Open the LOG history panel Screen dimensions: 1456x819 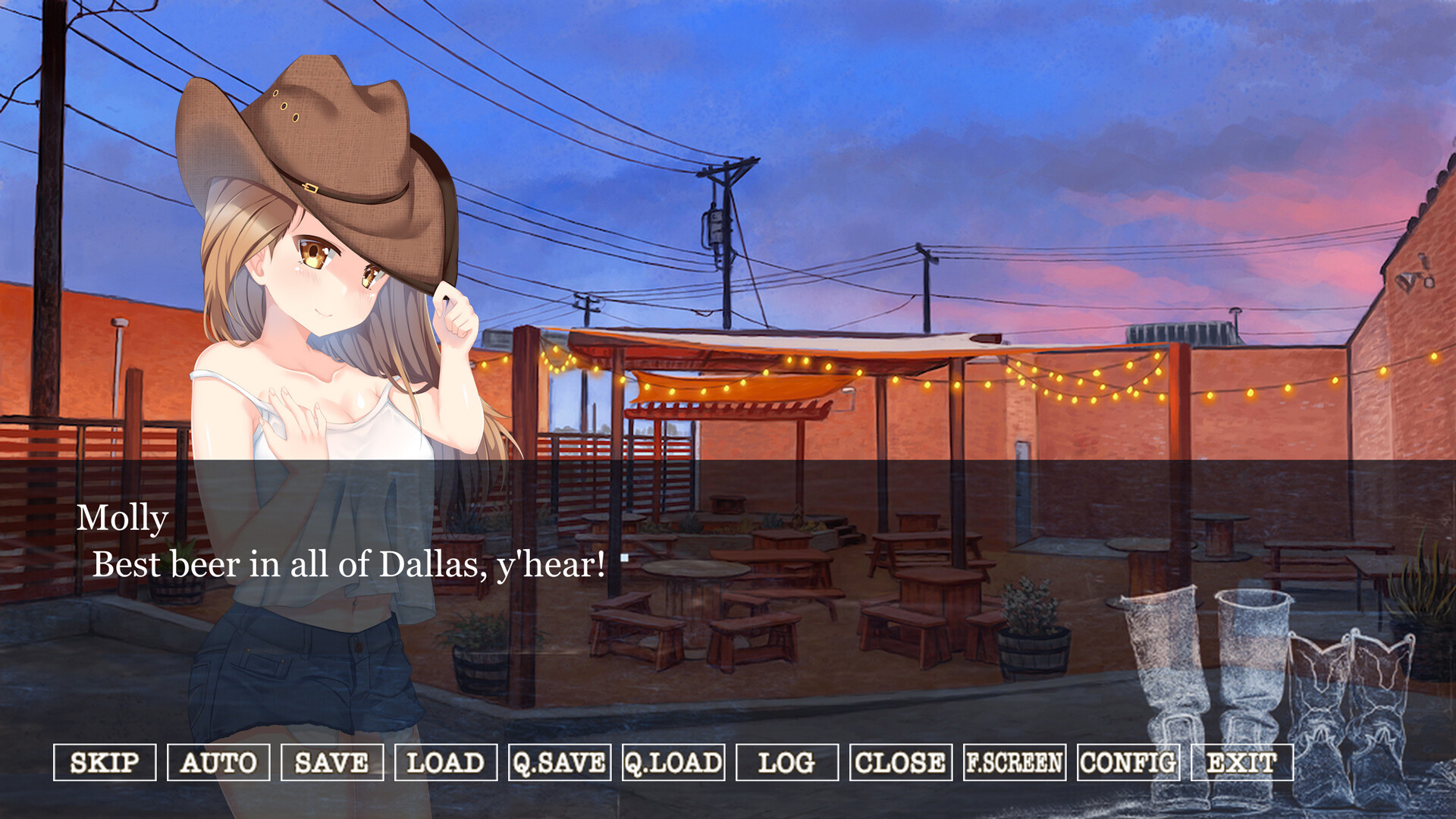(787, 764)
